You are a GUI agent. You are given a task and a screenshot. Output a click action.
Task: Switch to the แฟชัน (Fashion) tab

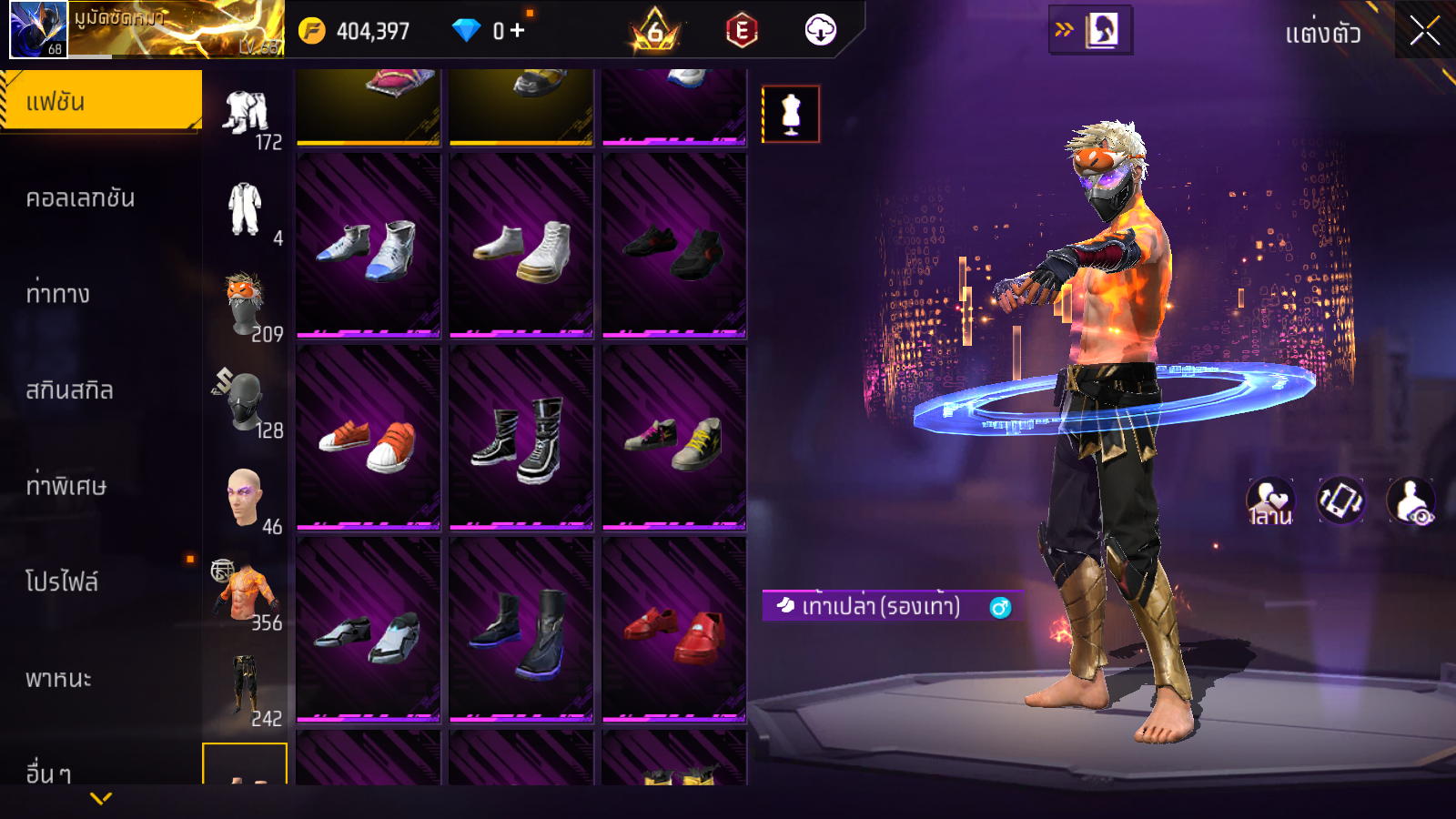click(100, 102)
